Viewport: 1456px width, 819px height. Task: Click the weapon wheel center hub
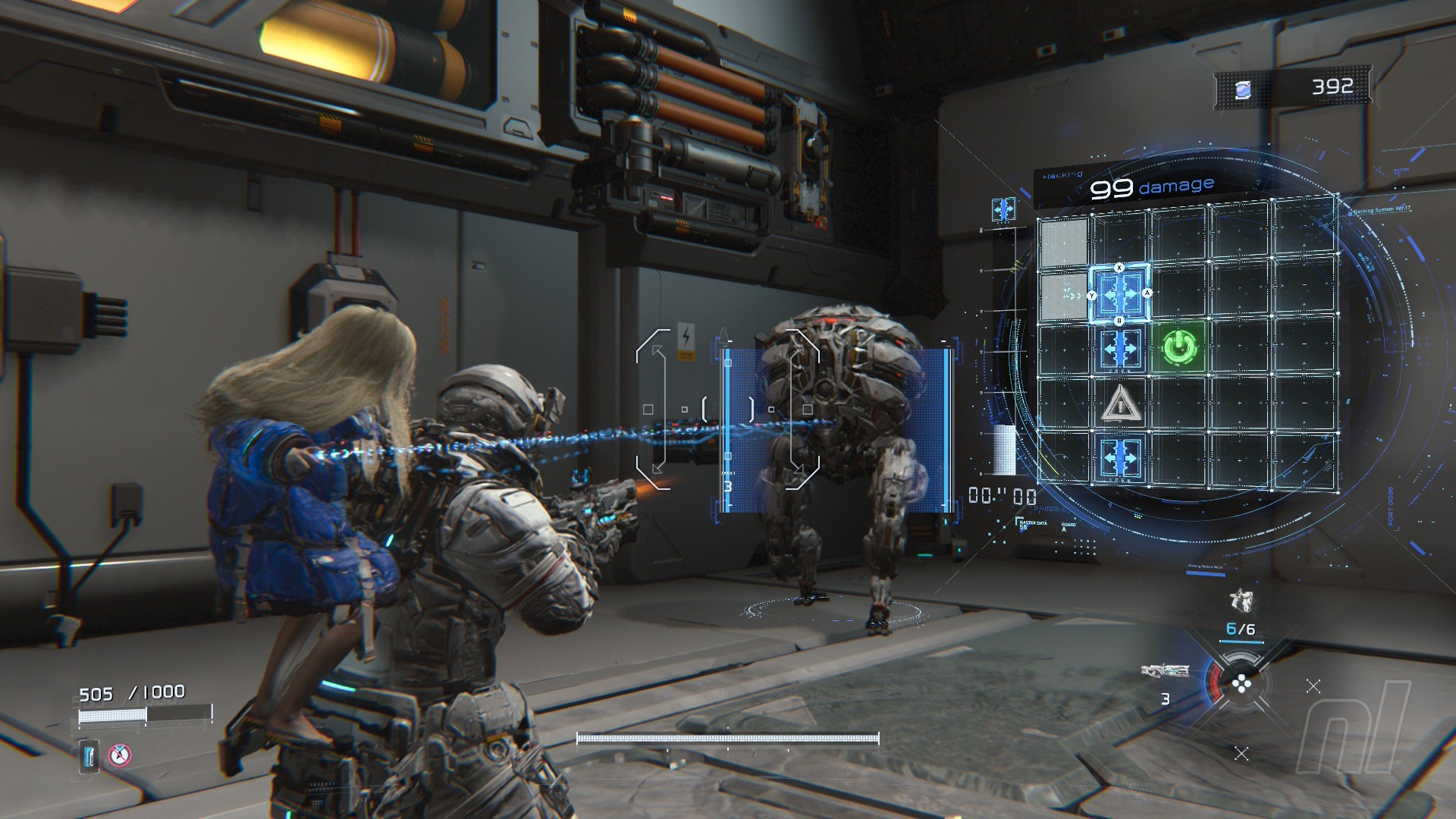click(1241, 685)
